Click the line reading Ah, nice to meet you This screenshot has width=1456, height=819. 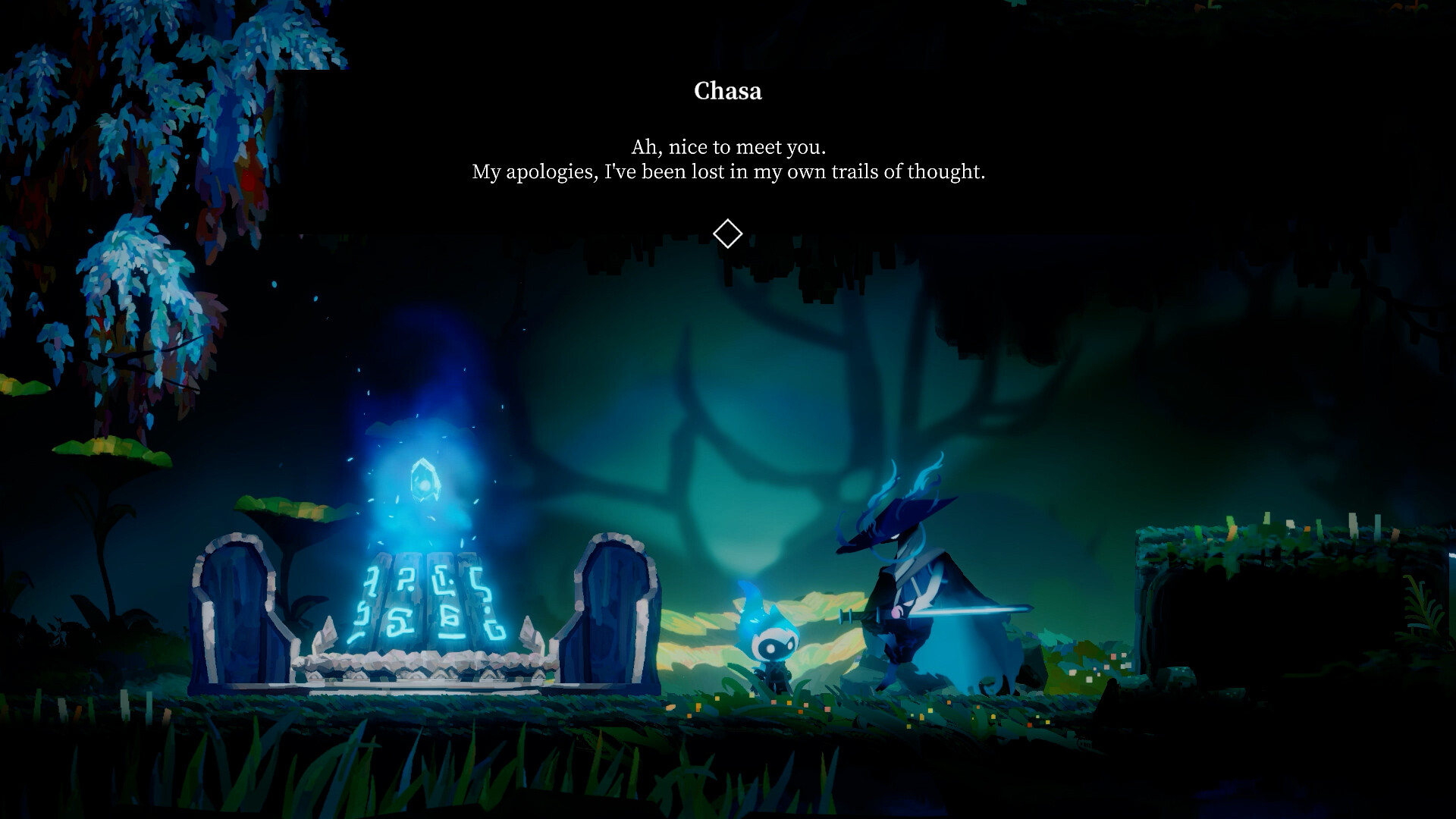[728, 146]
